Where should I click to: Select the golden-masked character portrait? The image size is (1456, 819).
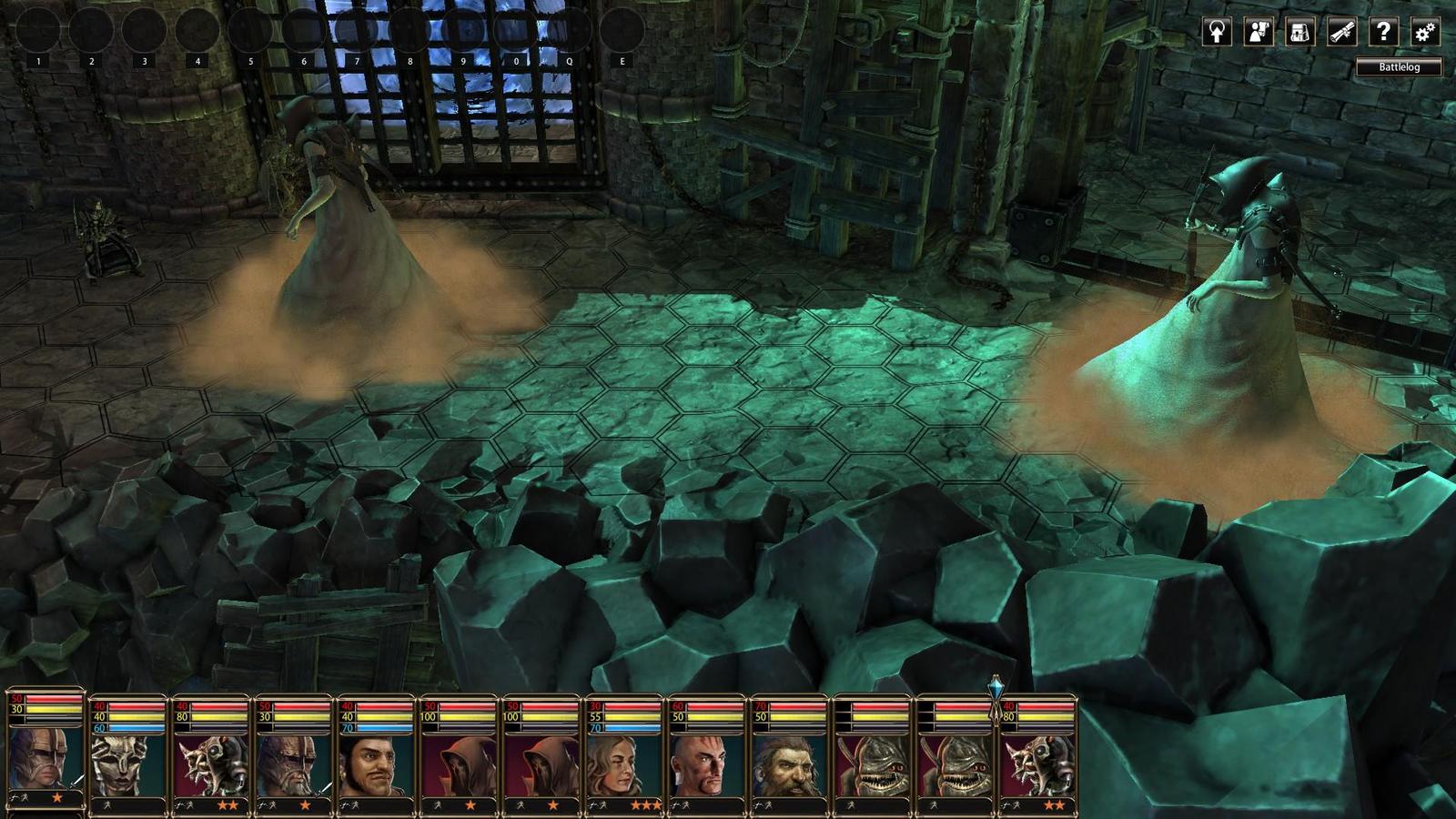(x=127, y=764)
